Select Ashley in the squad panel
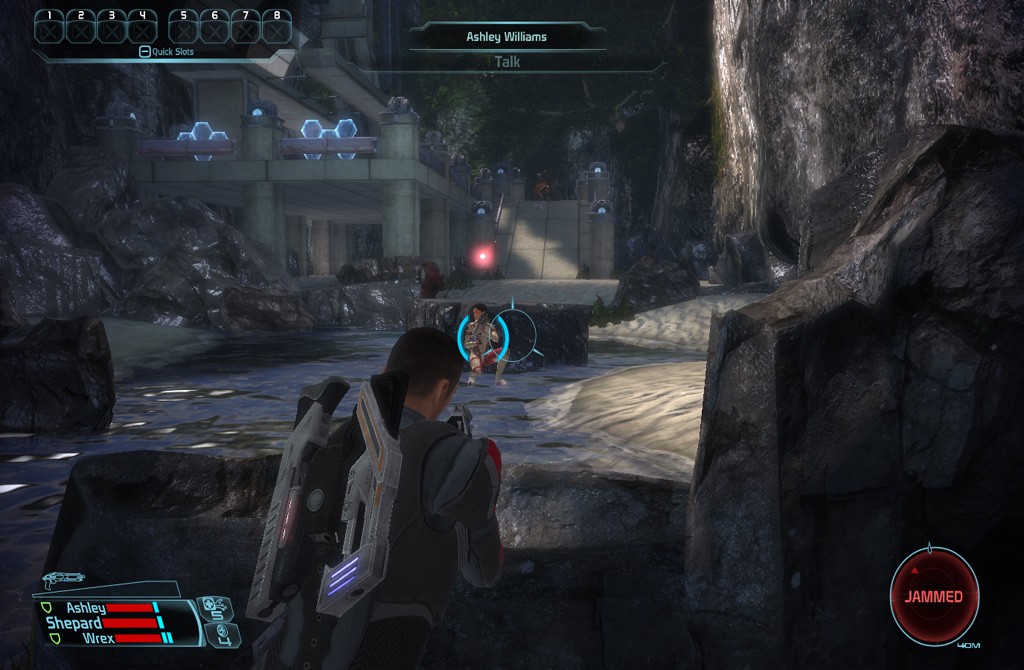This screenshot has width=1024, height=670. pyautogui.click(x=86, y=607)
